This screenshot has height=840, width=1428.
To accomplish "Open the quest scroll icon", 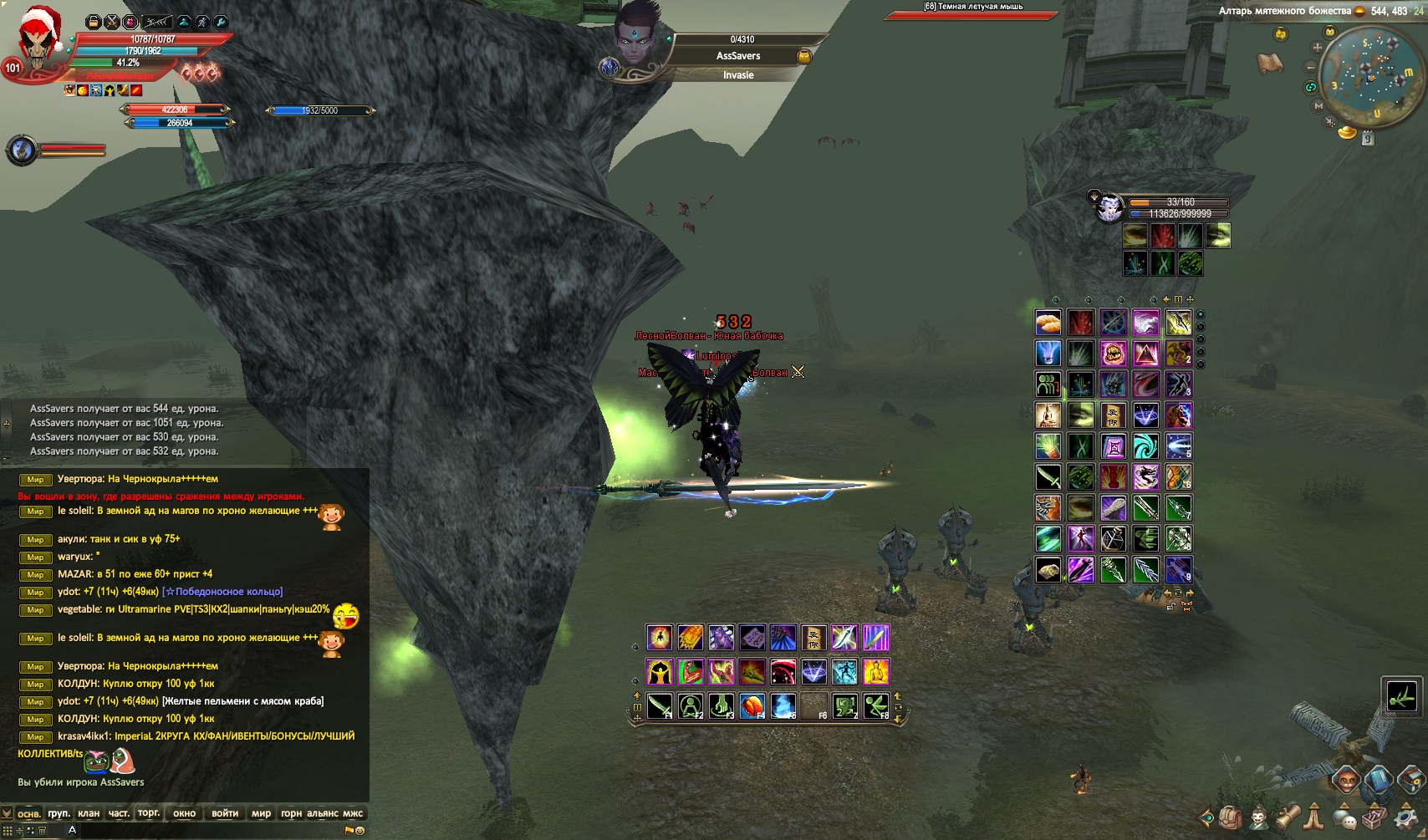I will coord(1287,817).
